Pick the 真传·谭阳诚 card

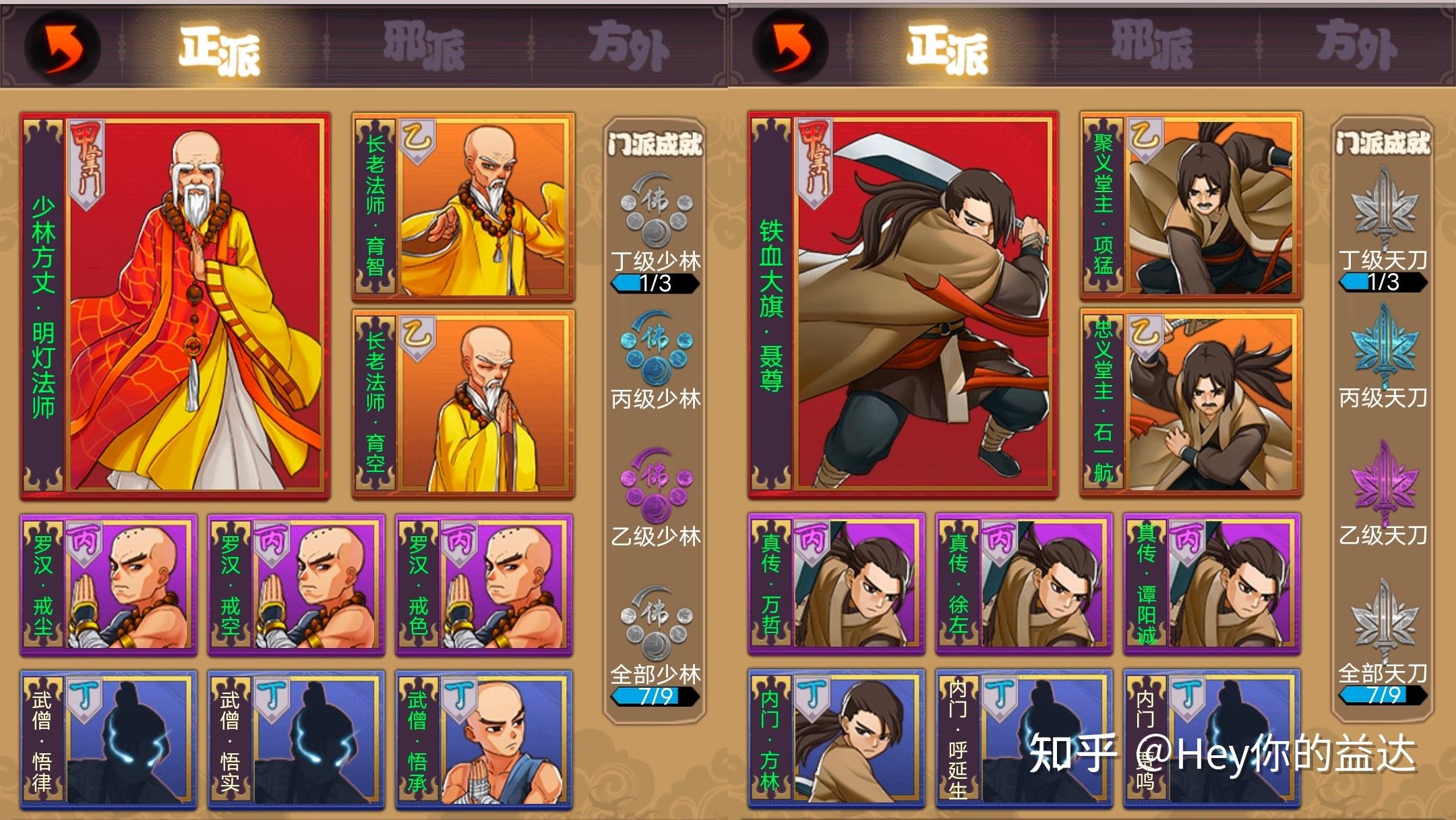(x=1211, y=583)
